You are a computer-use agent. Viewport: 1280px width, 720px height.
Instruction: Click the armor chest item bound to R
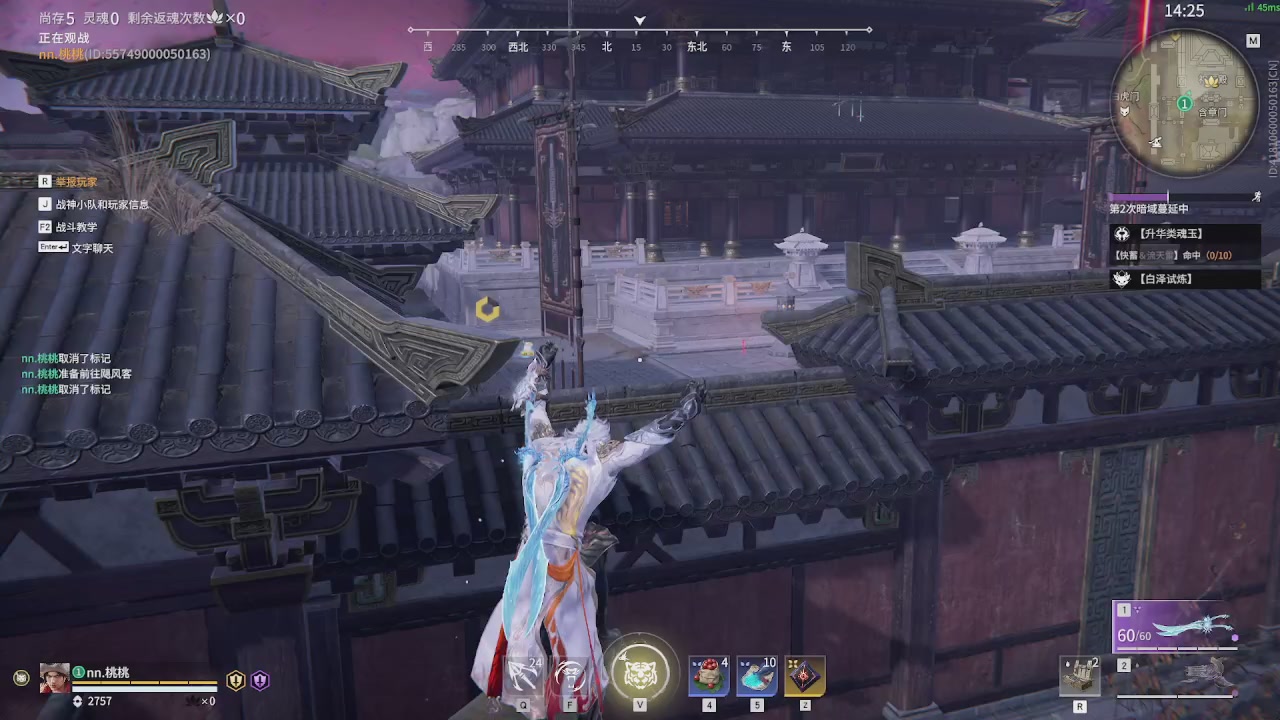[x=1080, y=674]
